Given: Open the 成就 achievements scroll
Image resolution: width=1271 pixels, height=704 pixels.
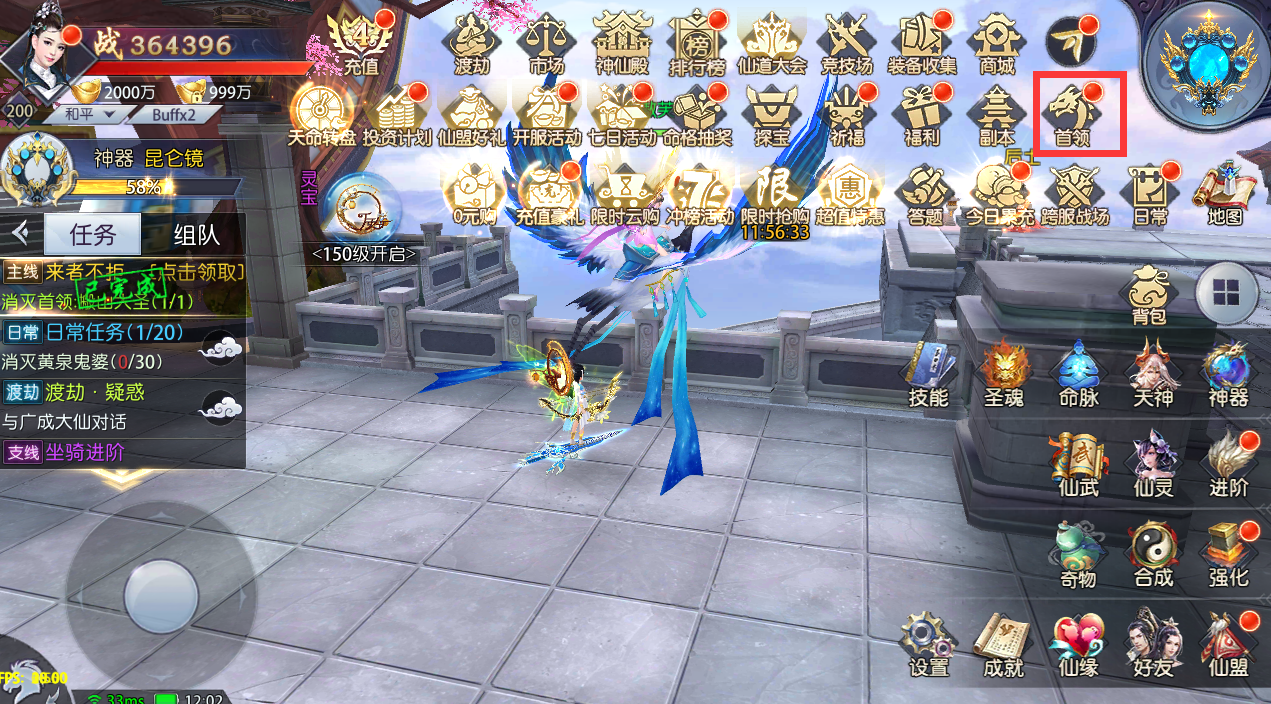Looking at the screenshot, I should click(x=1003, y=643).
